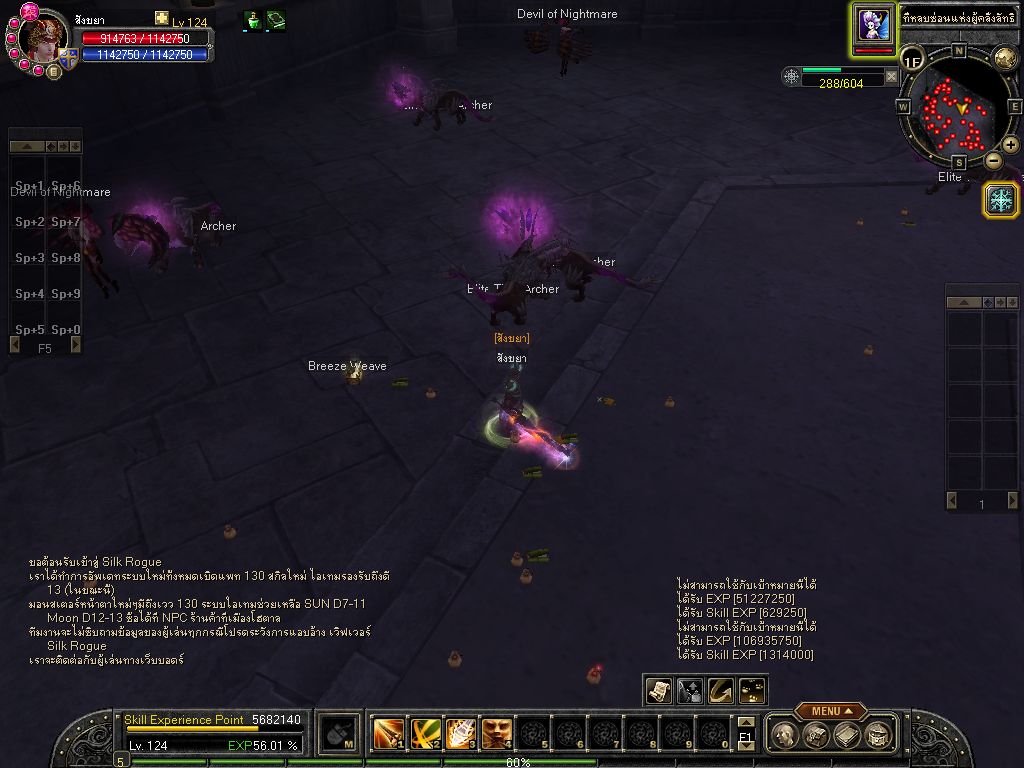
Task: Open the treasure chest icon in the menu cluster
Action: click(x=817, y=735)
